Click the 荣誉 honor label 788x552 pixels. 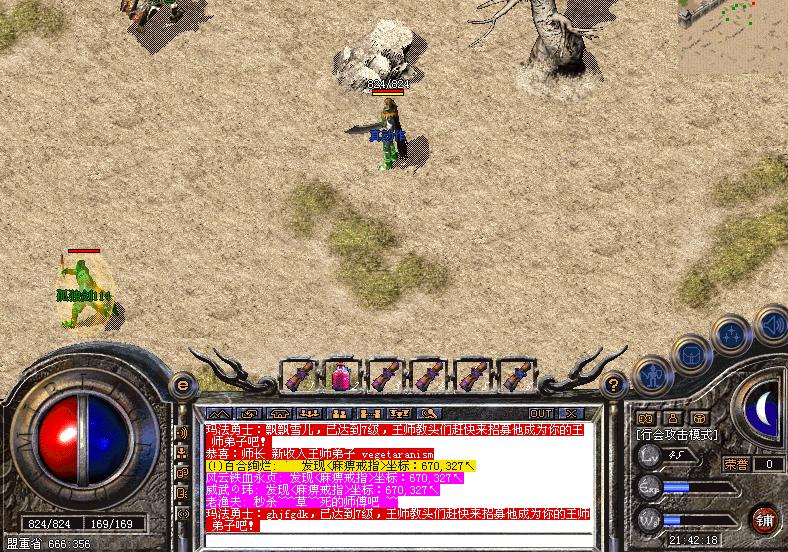point(736,463)
